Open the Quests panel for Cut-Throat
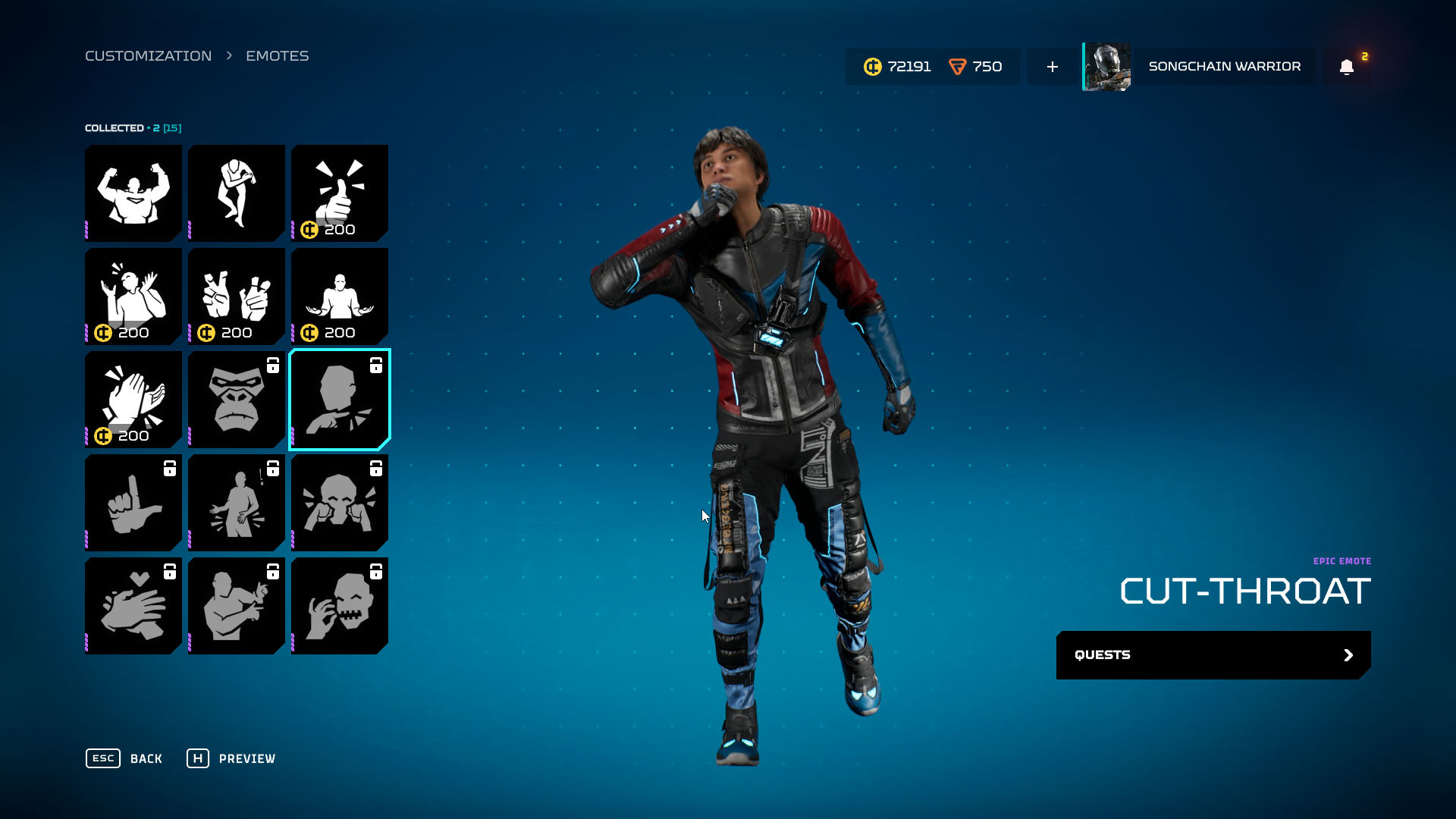The height and width of the screenshot is (819, 1456). (1213, 655)
